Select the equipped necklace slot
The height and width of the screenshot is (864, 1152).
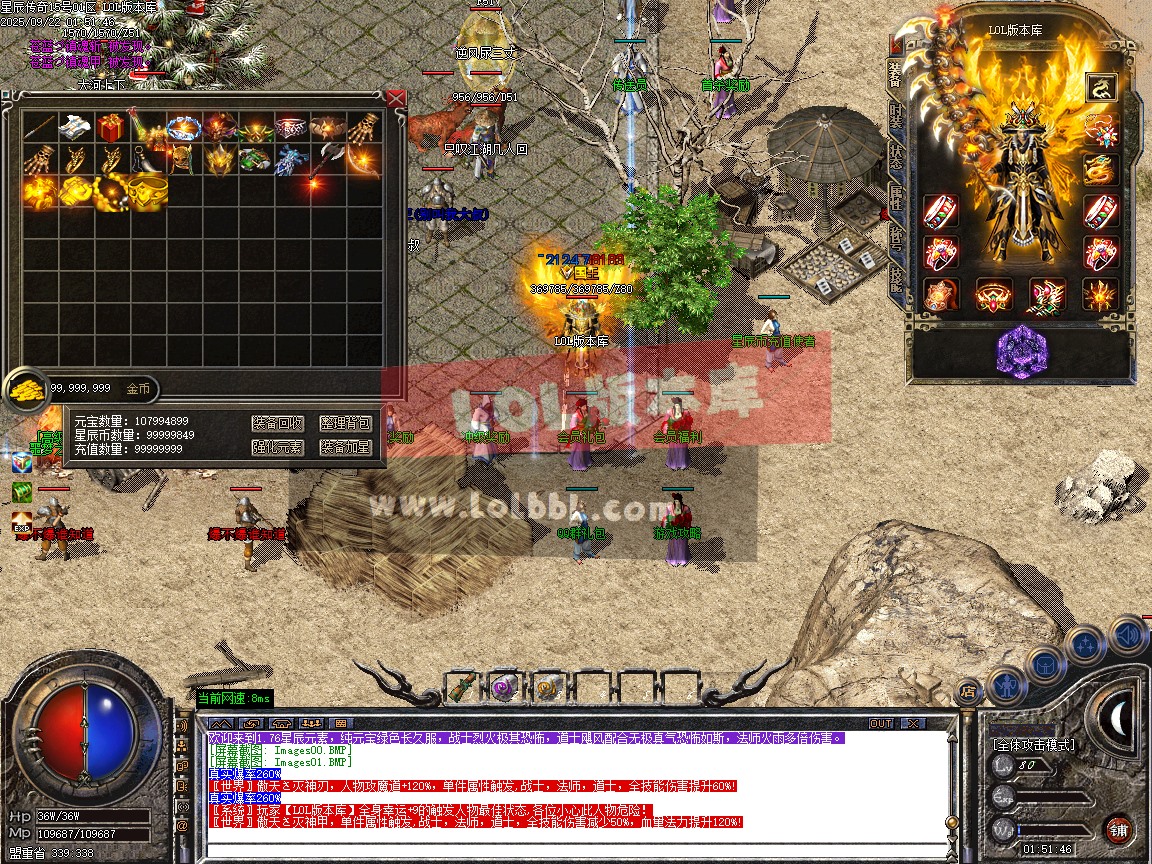pyautogui.click(x=1101, y=130)
